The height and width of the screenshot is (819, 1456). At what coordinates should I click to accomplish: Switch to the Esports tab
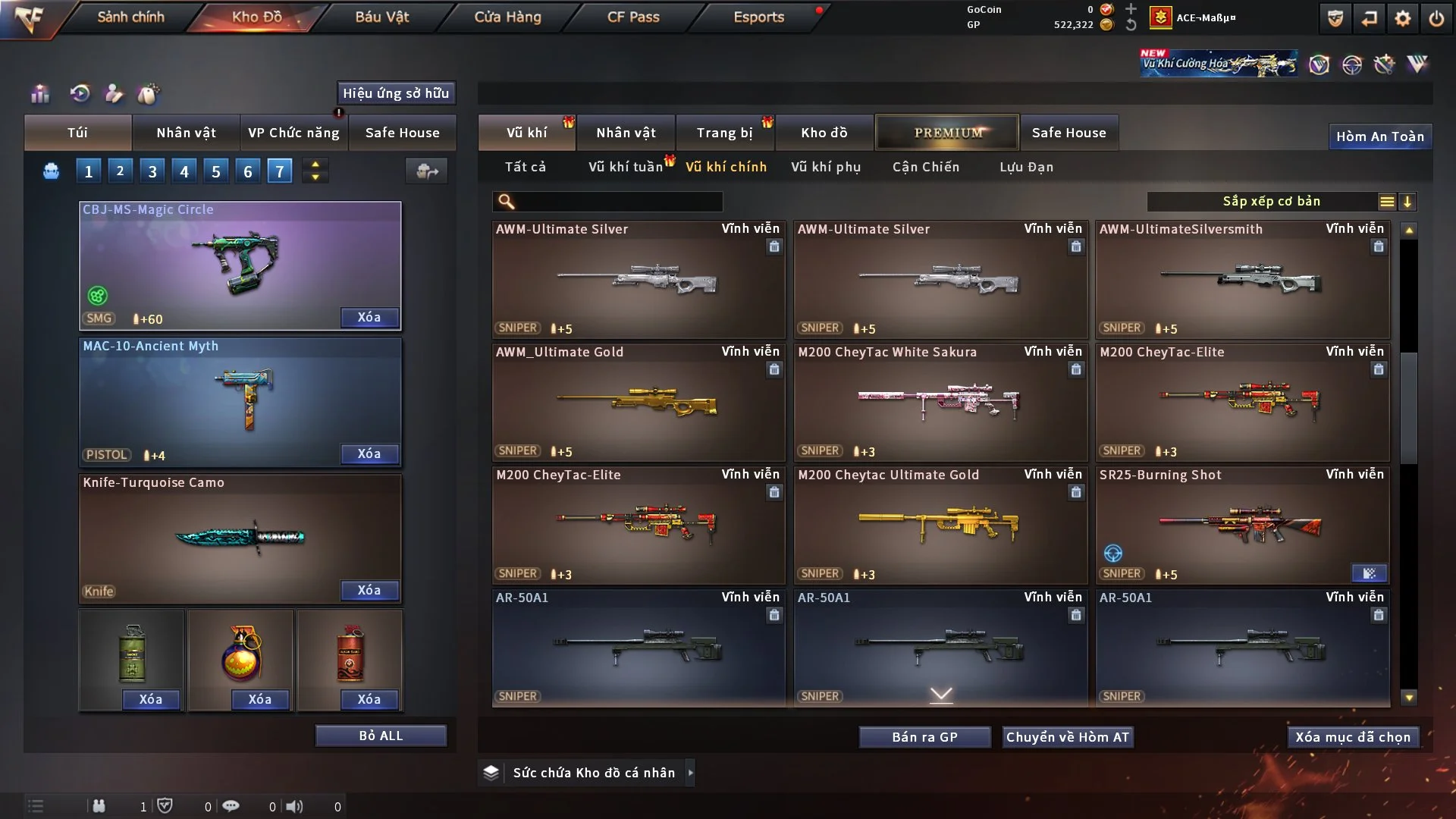click(758, 17)
